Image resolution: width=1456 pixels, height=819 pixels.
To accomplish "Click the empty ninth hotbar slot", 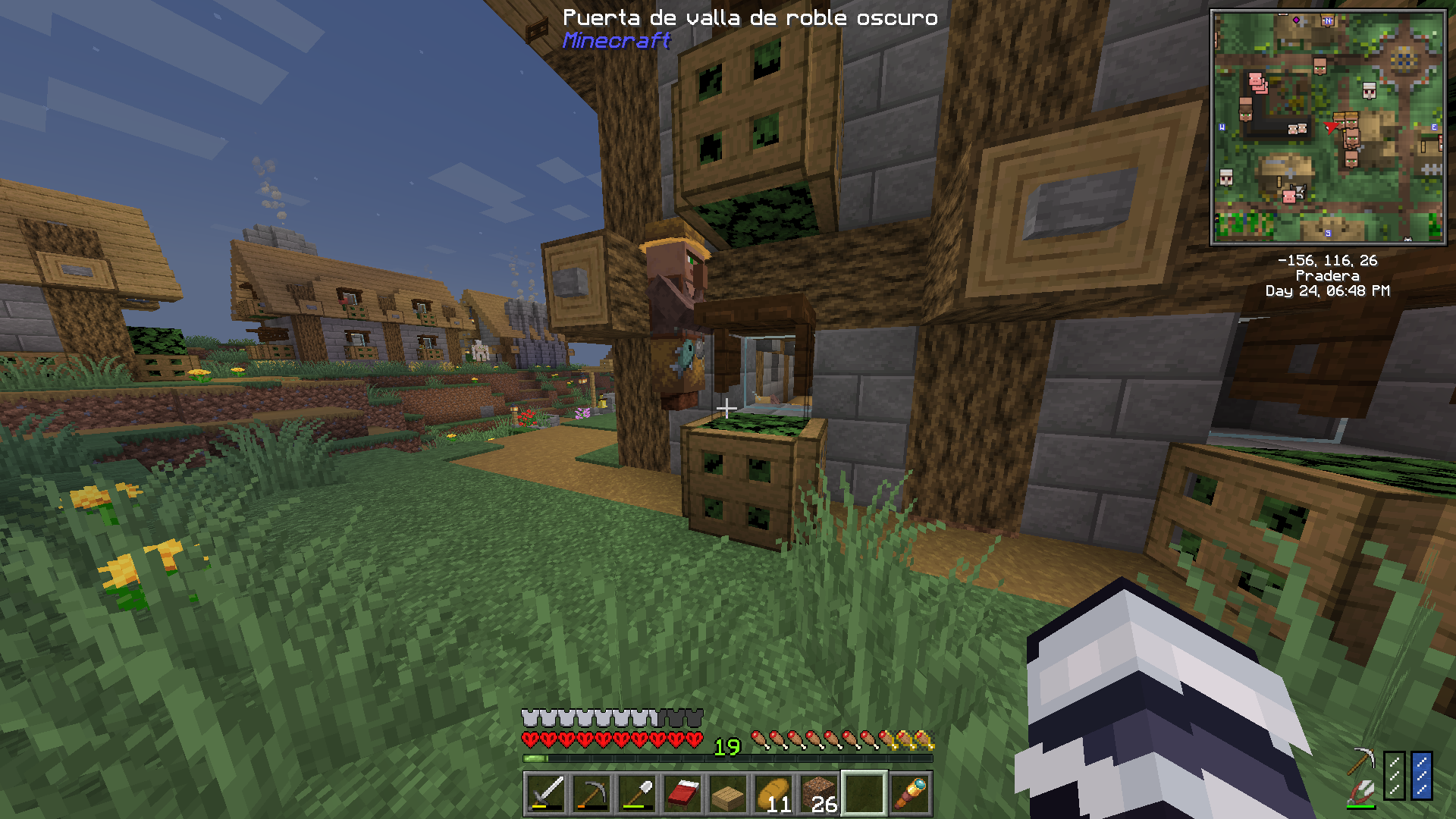I will click(864, 794).
